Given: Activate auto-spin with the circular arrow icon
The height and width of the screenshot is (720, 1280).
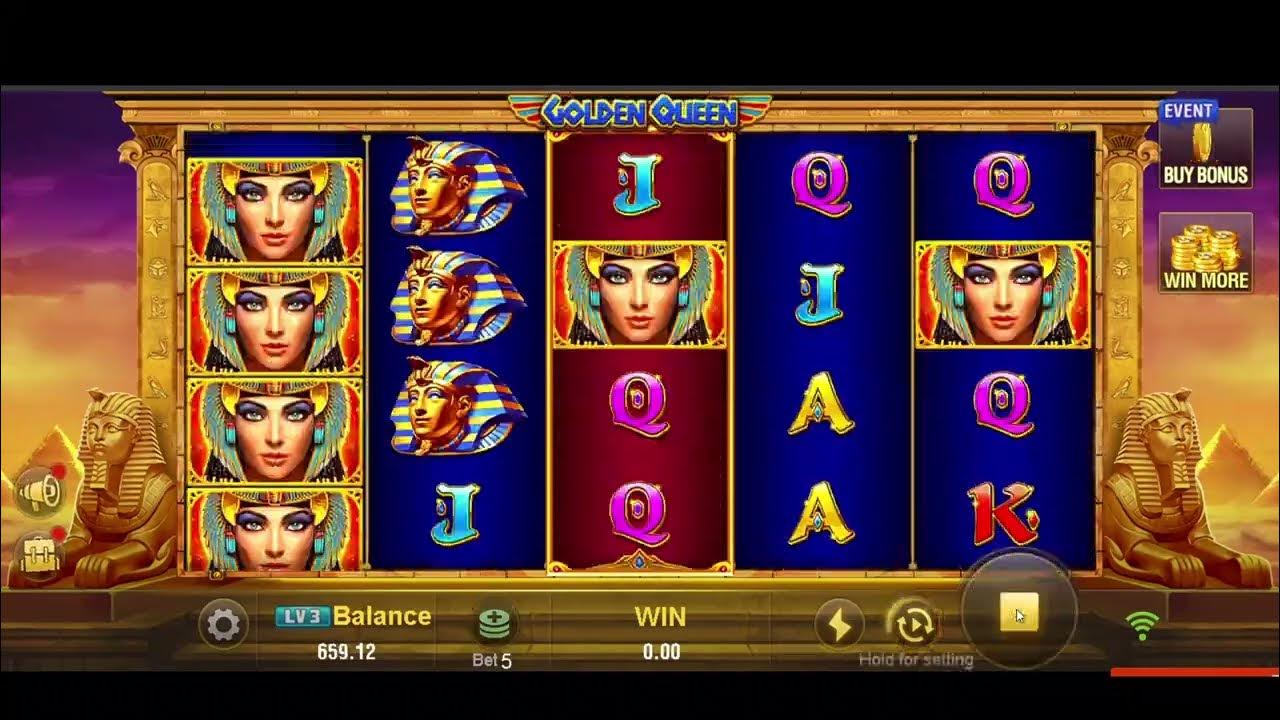Looking at the screenshot, I should click(x=913, y=625).
